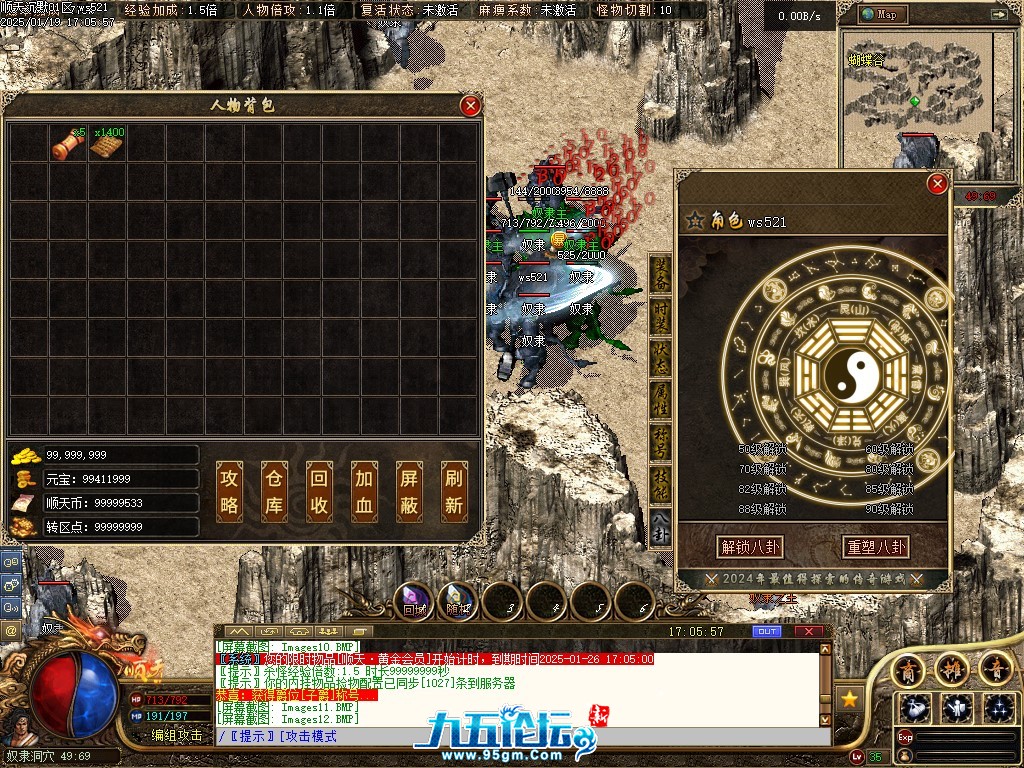This screenshot has width=1024, height=768.
Task: Click the 解锁八卦 unlock button
Action: coord(750,547)
